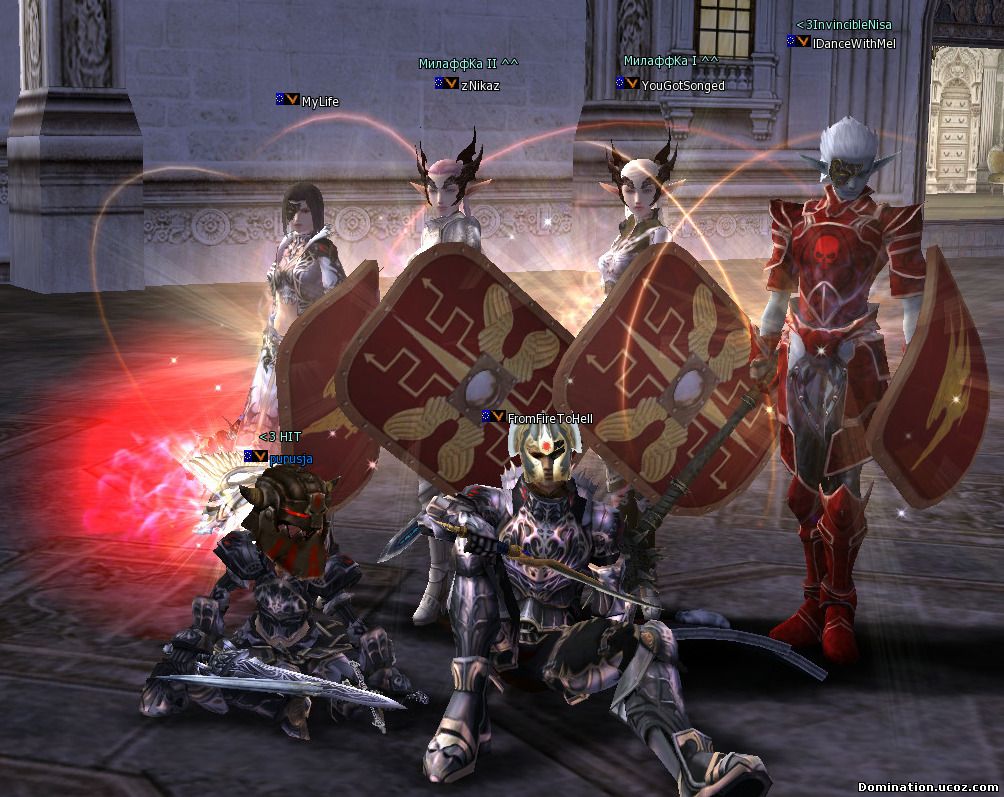Screen dimensions: 1004x797
Task: Click the YouGotSonged name label
Action: coord(682,85)
